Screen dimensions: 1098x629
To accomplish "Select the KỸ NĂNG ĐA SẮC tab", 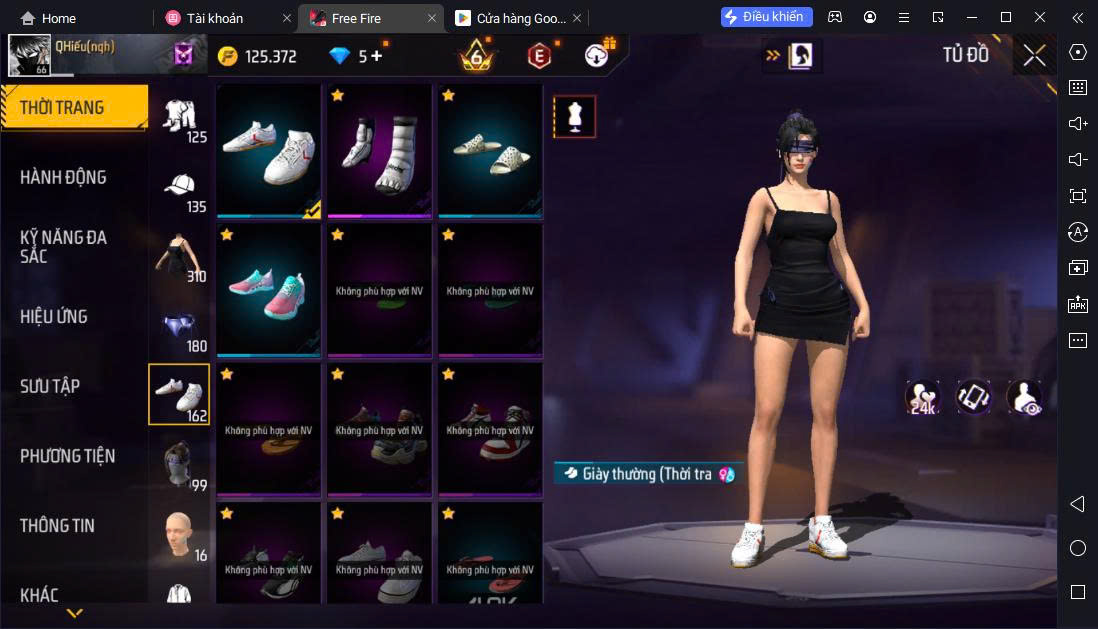I will (x=63, y=247).
